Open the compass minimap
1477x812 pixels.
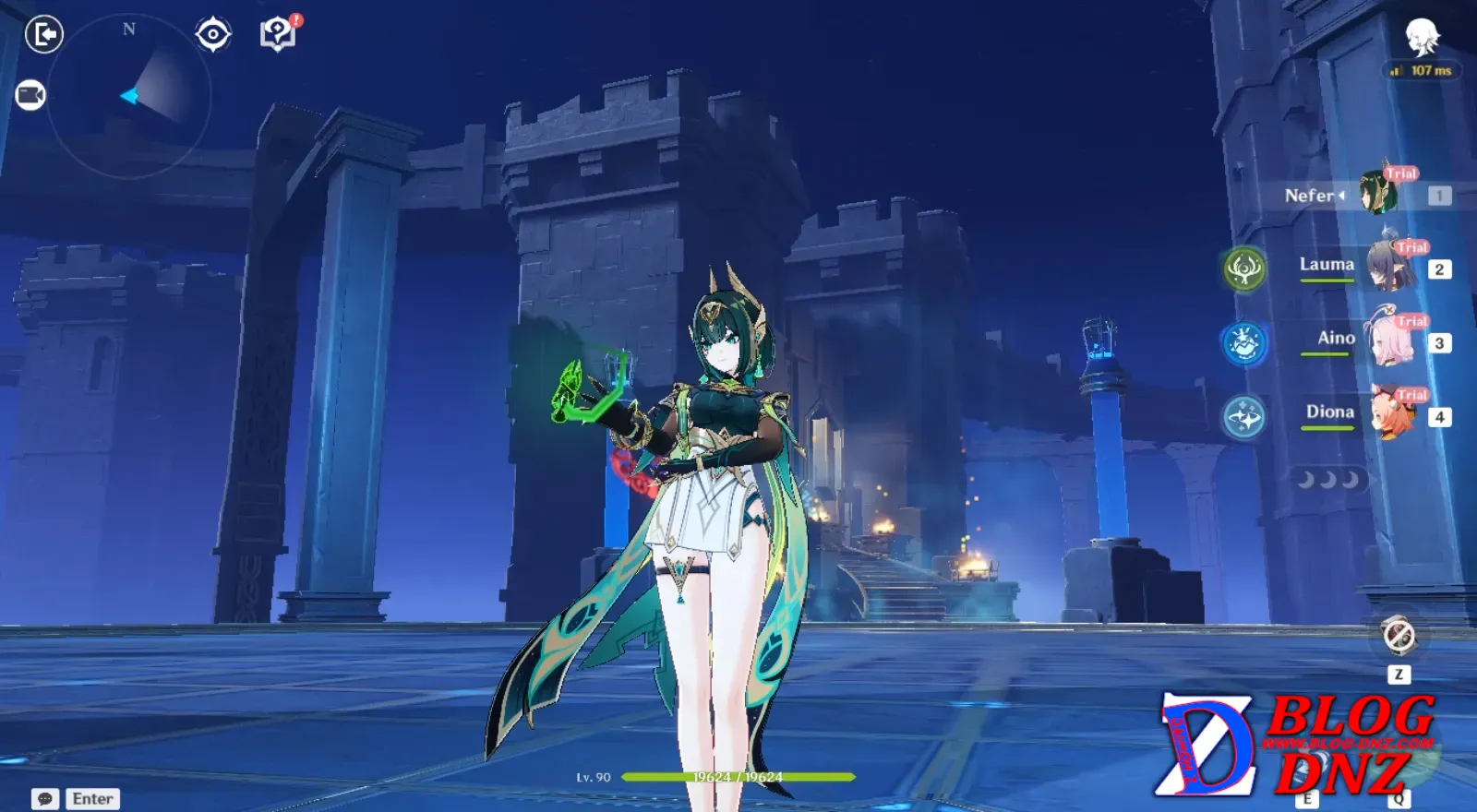pyautogui.click(x=129, y=96)
